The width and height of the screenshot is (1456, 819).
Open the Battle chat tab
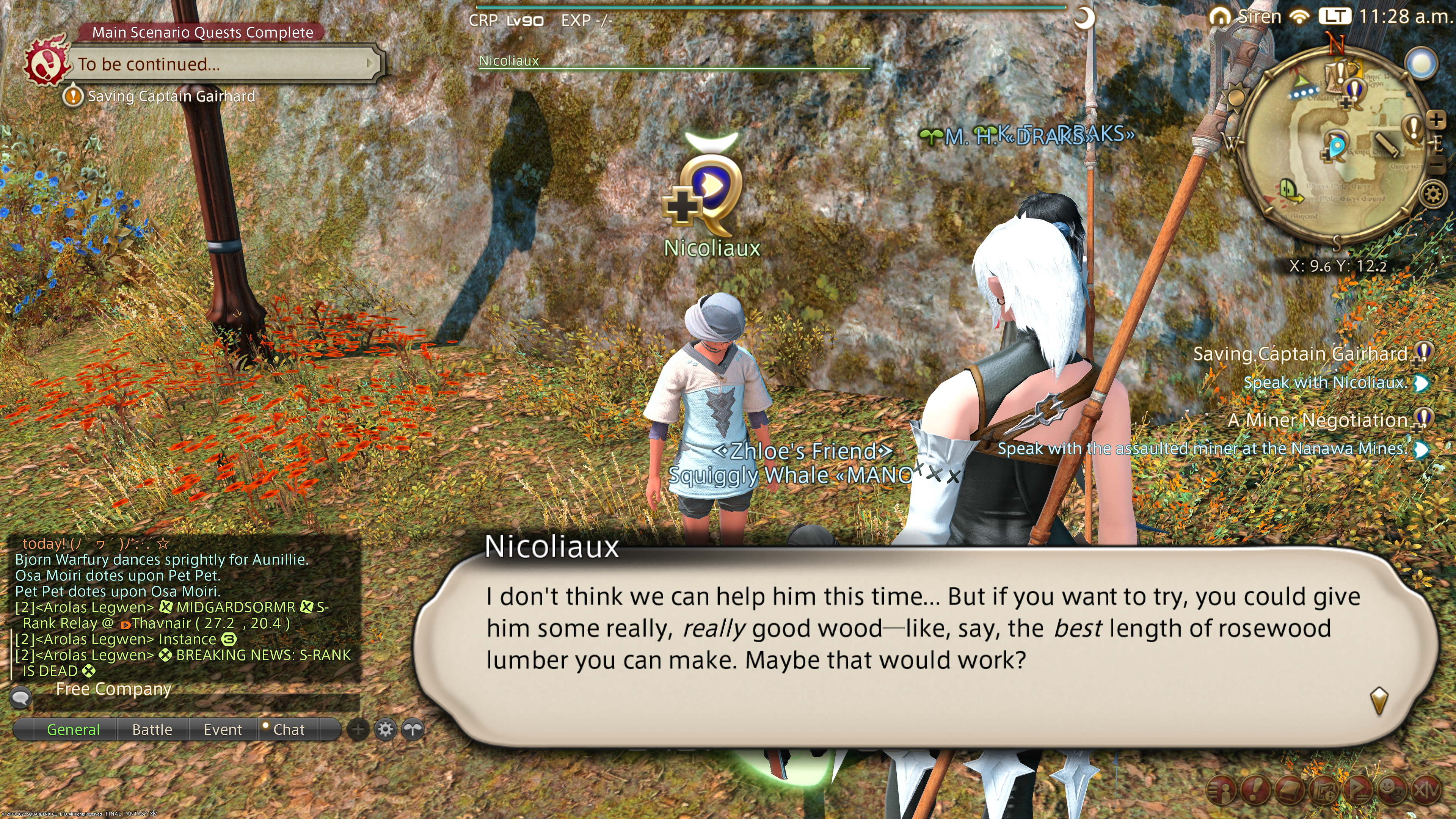(152, 729)
